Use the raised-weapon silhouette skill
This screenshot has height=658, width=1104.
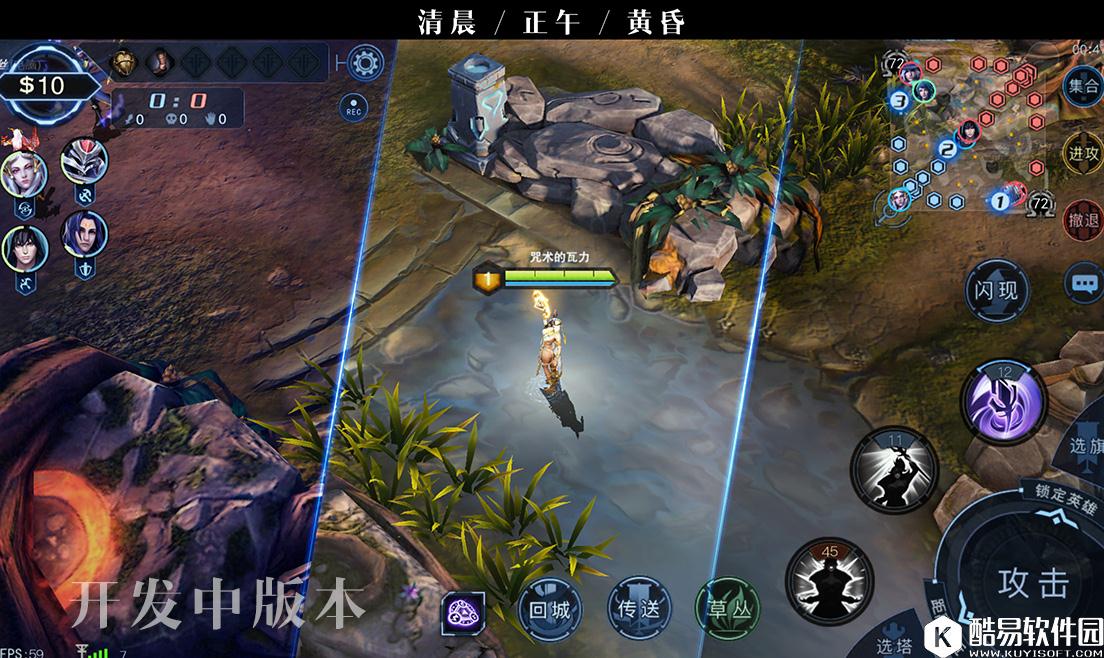point(894,468)
